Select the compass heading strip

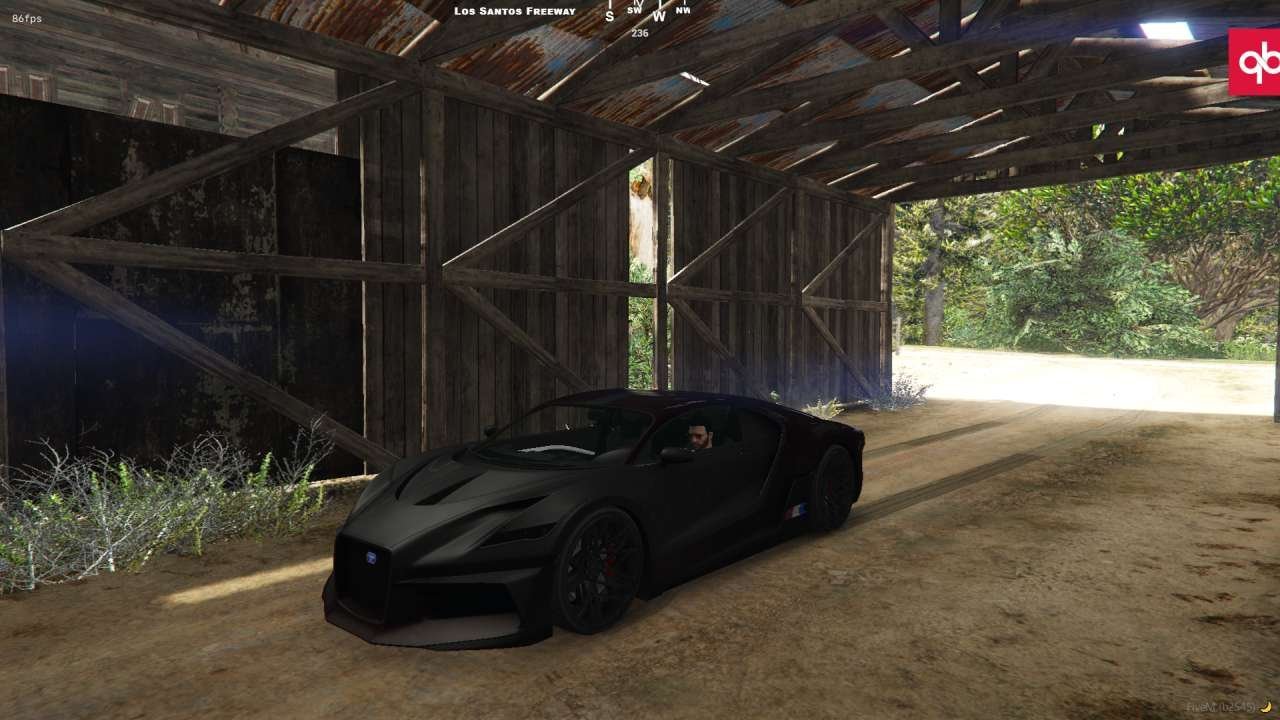(647, 12)
